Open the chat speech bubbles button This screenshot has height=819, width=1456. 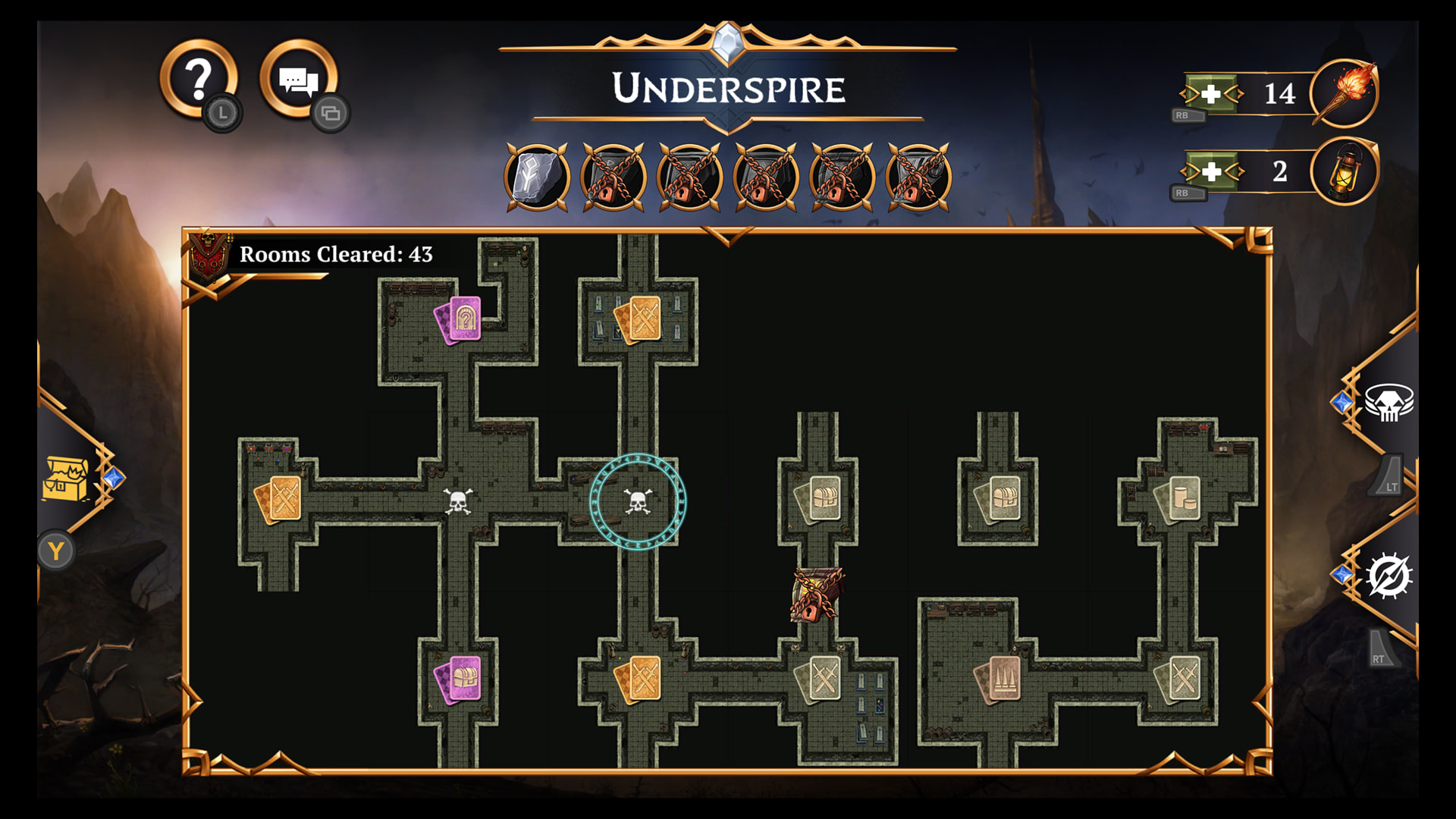pos(298,79)
